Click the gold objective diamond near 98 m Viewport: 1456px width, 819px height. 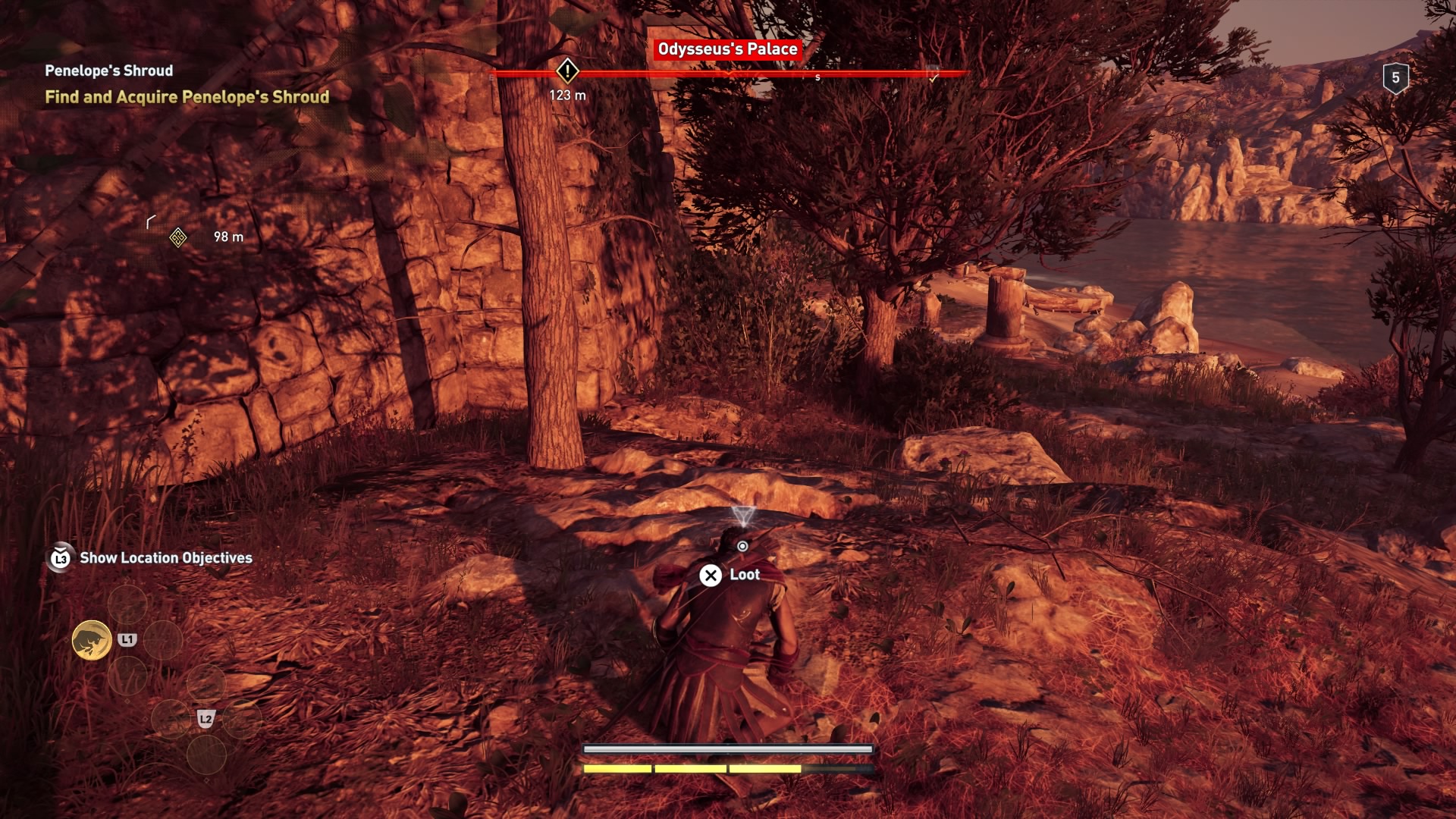click(178, 237)
